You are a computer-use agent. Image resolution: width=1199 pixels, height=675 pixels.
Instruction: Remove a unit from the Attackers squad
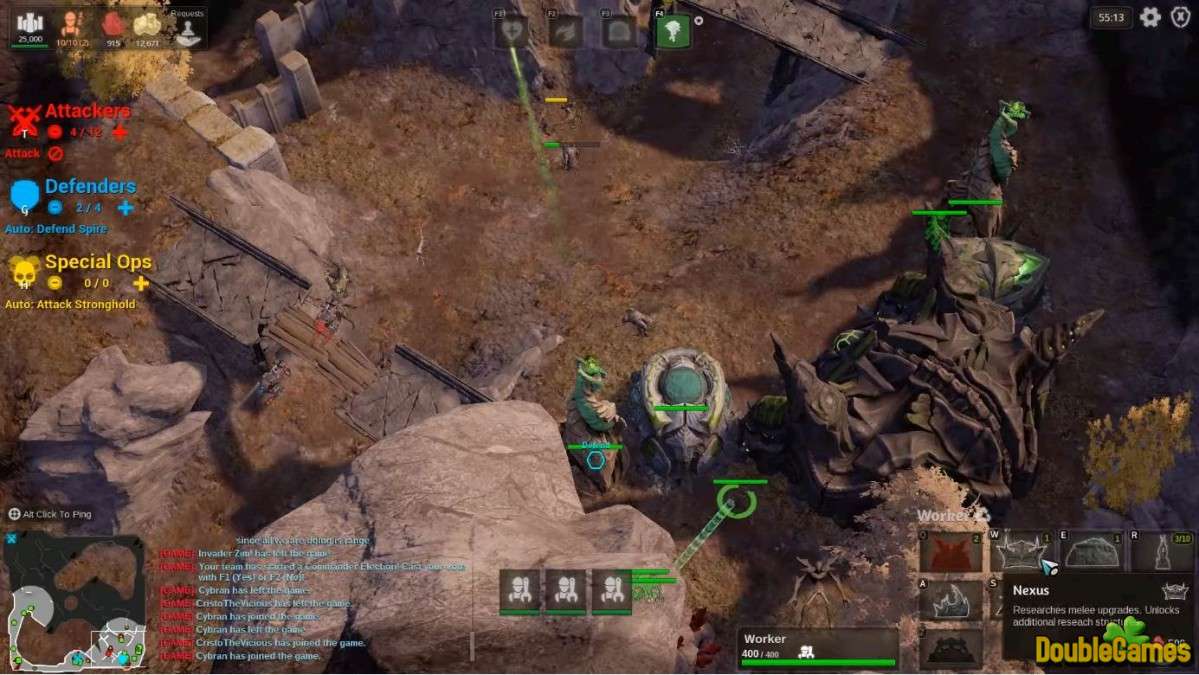[55, 132]
